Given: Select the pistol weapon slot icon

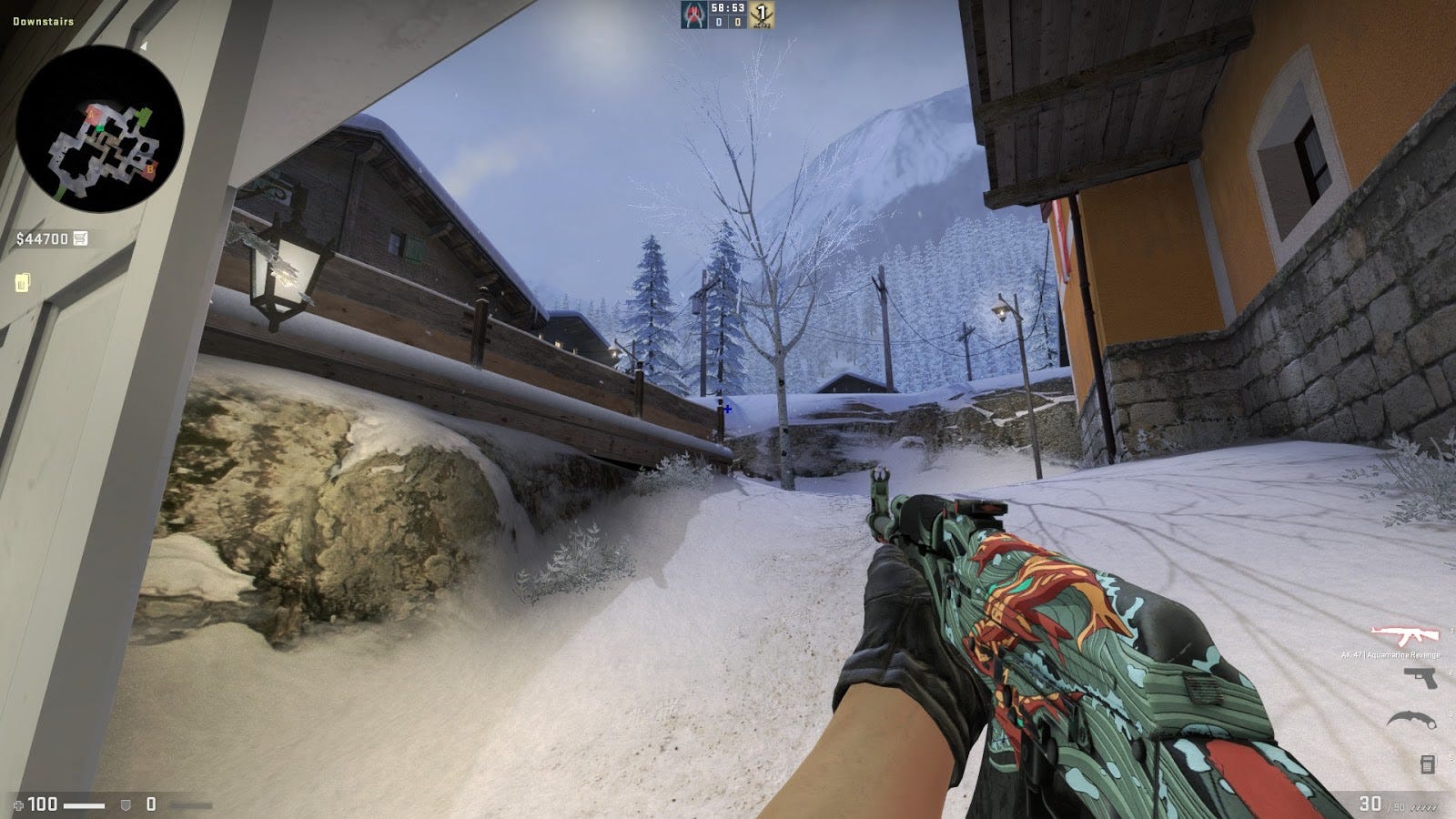Looking at the screenshot, I should 1421,678.
